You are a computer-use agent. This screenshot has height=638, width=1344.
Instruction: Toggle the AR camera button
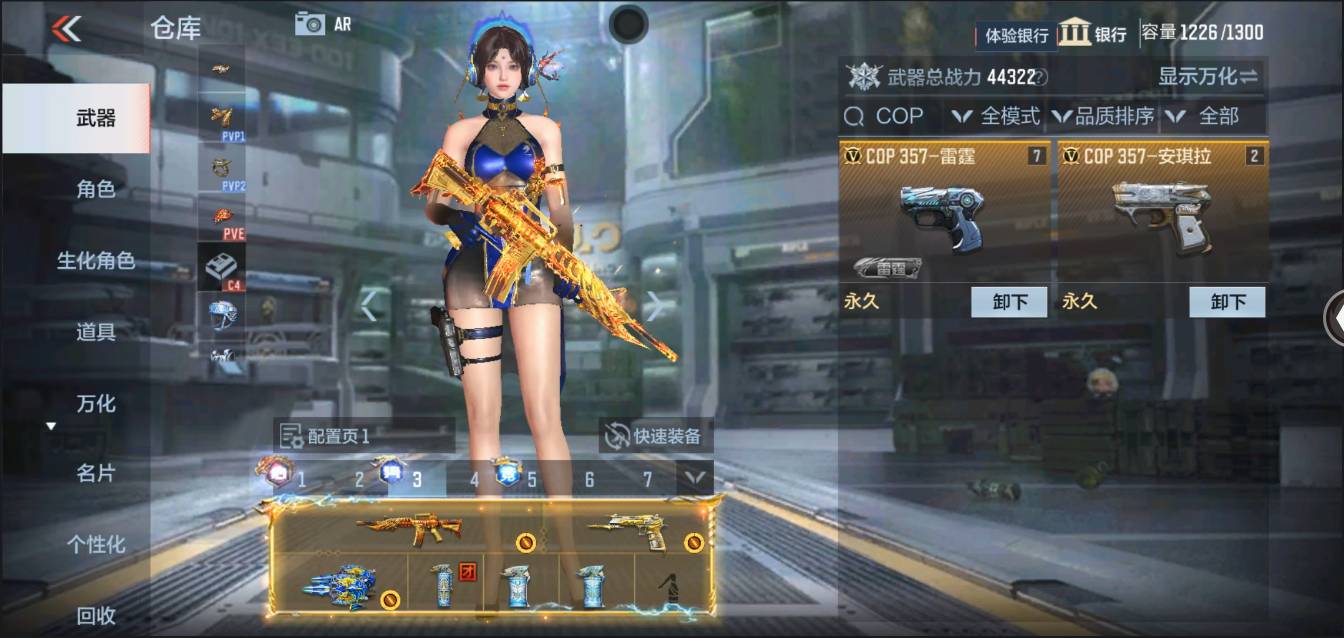click(322, 24)
